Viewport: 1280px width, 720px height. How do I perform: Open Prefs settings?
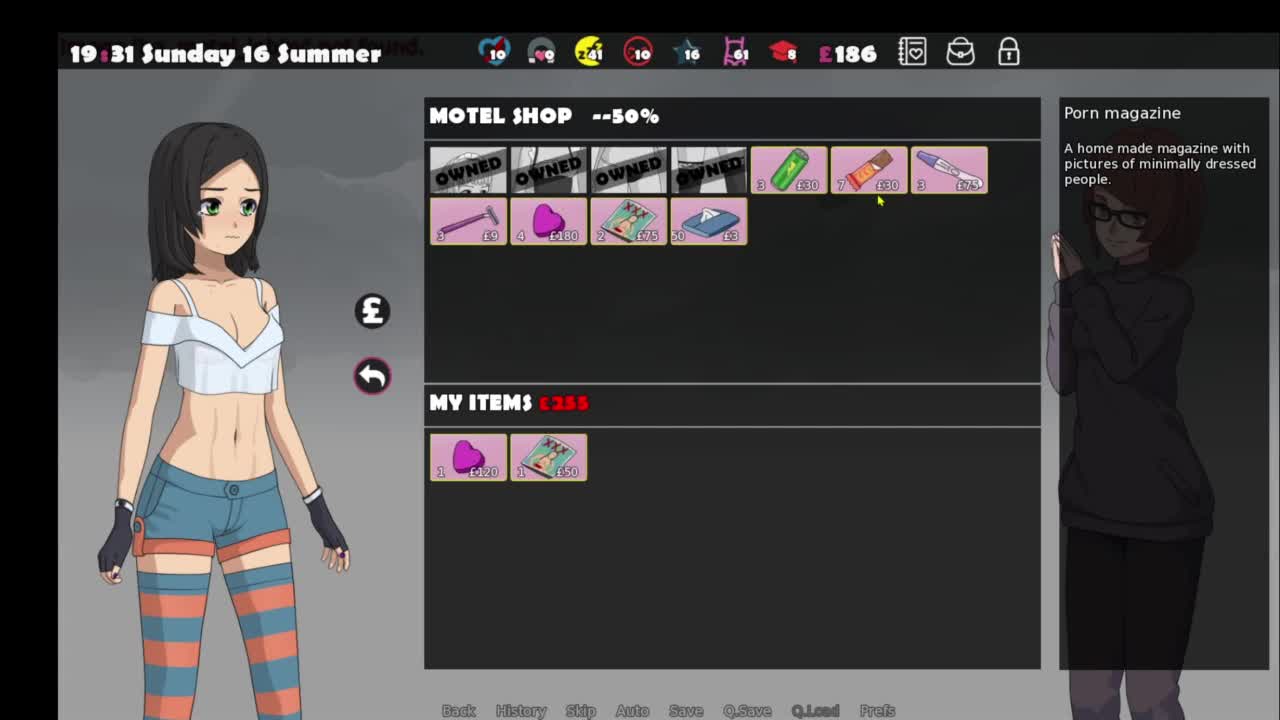[877, 710]
